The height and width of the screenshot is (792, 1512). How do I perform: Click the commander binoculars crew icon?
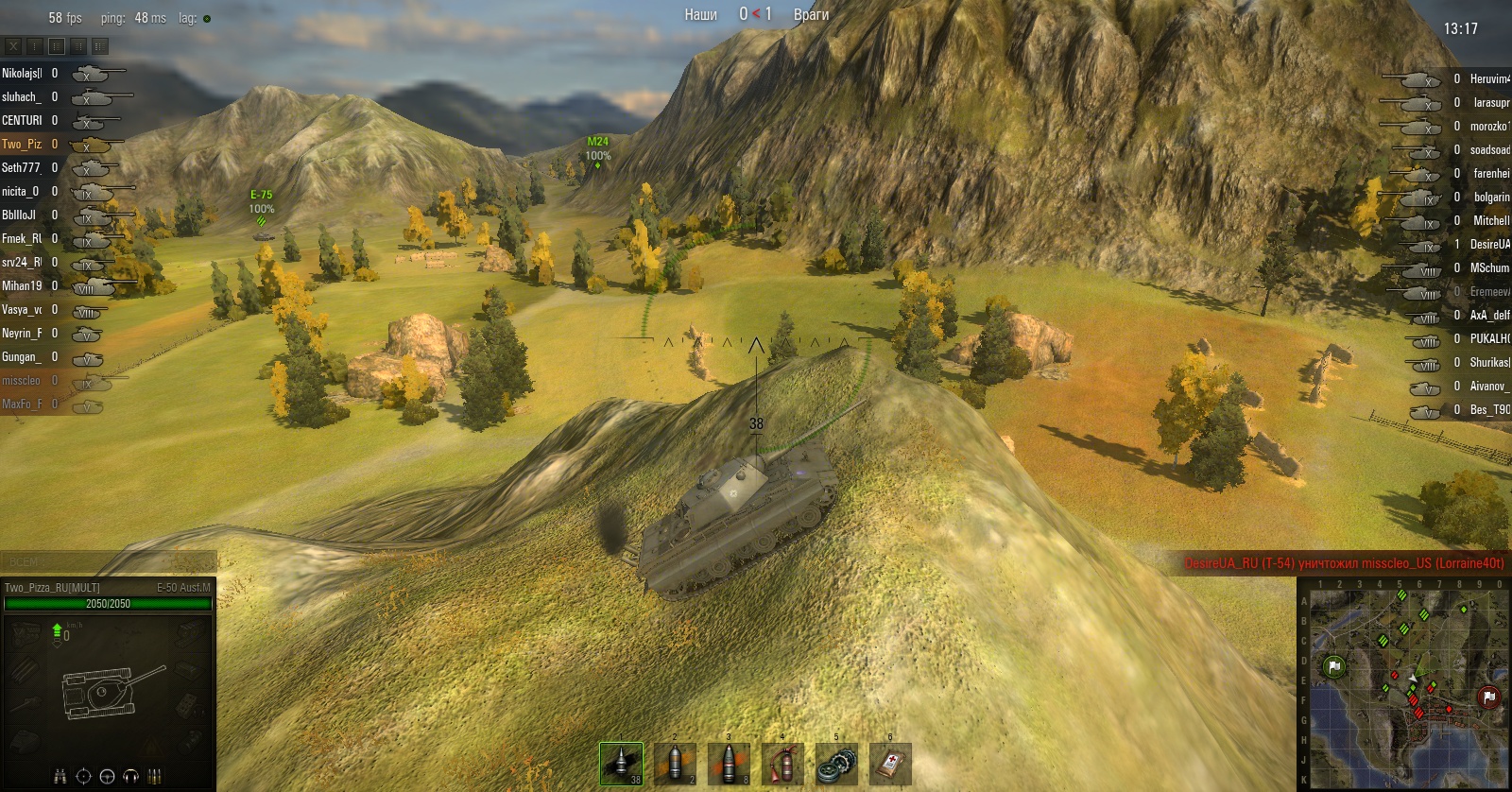pyautogui.click(x=60, y=776)
